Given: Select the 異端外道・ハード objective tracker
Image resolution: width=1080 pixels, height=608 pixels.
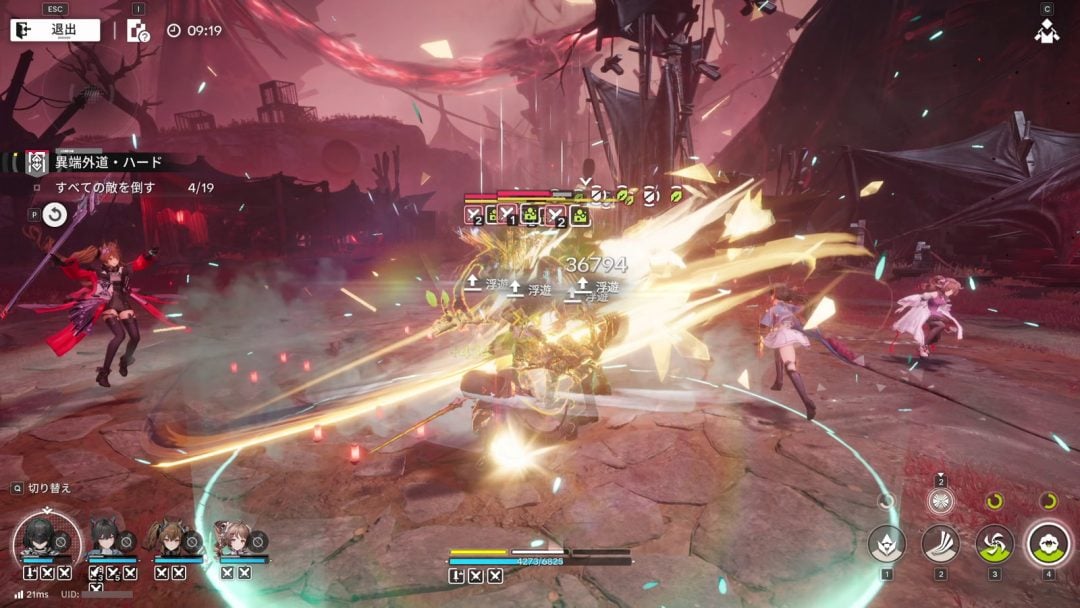Looking at the screenshot, I should coord(94,162).
